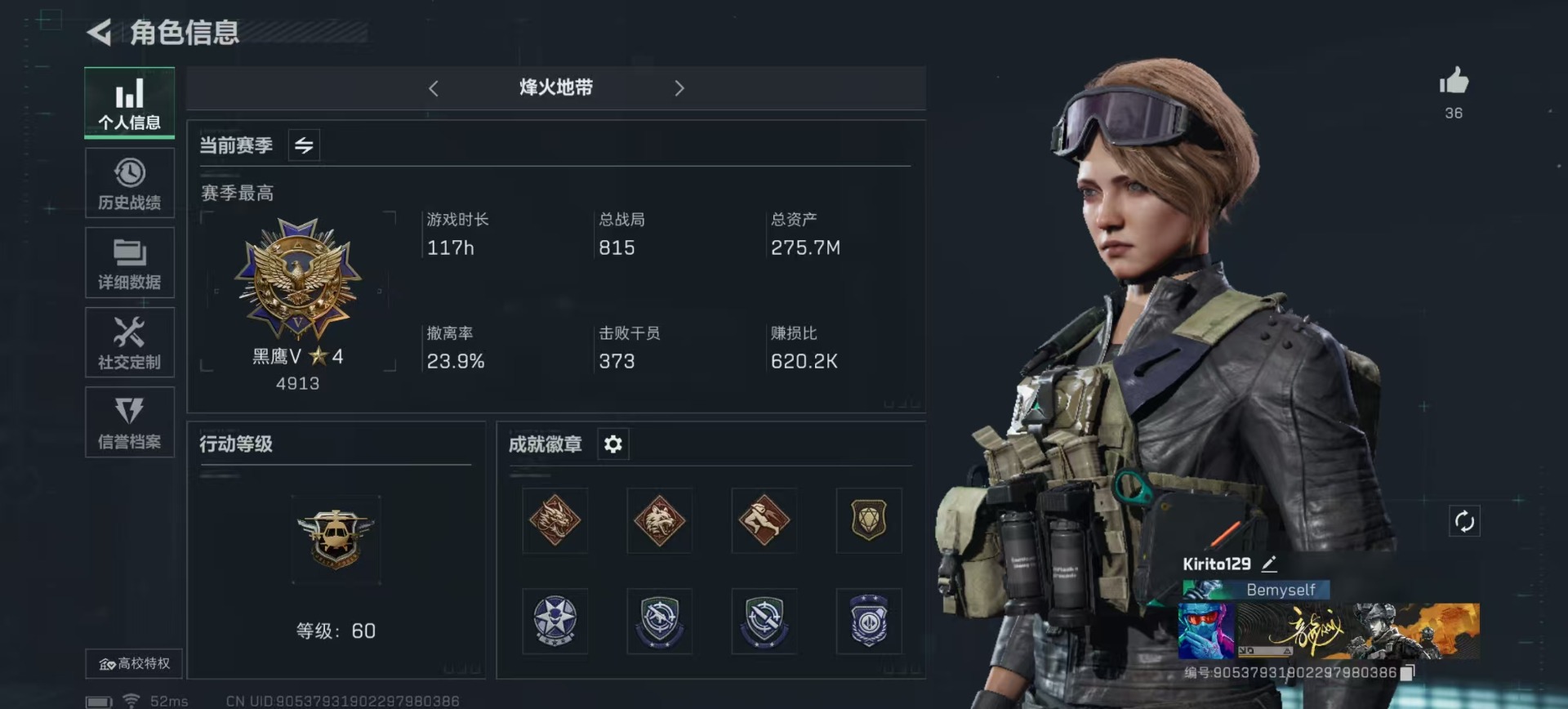Open the 历史战绩 history panel
This screenshot has height=709, width=1568.
pos(129,183)
